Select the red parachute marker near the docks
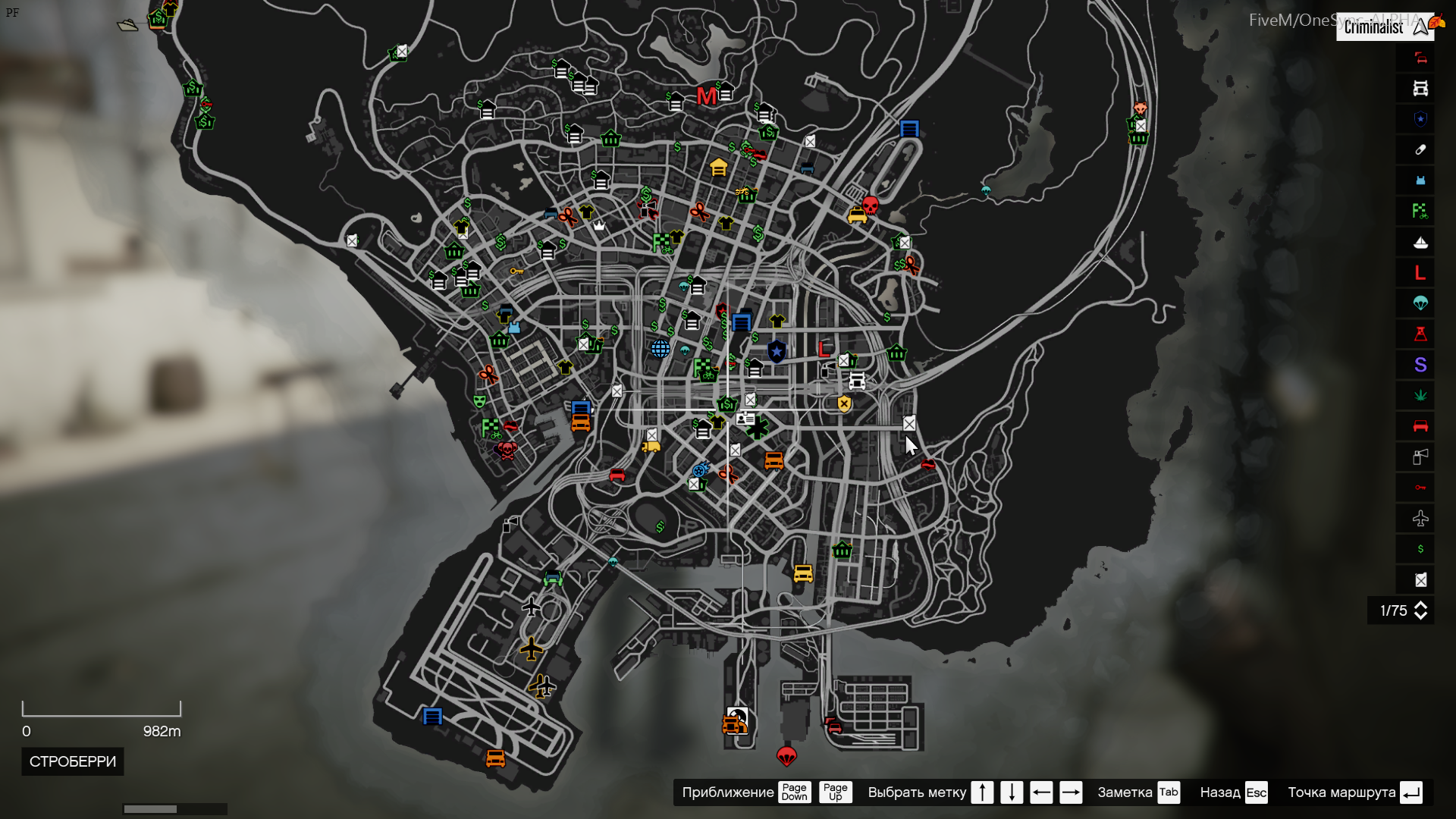This screenshot has height=819, width=1456. coord(786,755)
